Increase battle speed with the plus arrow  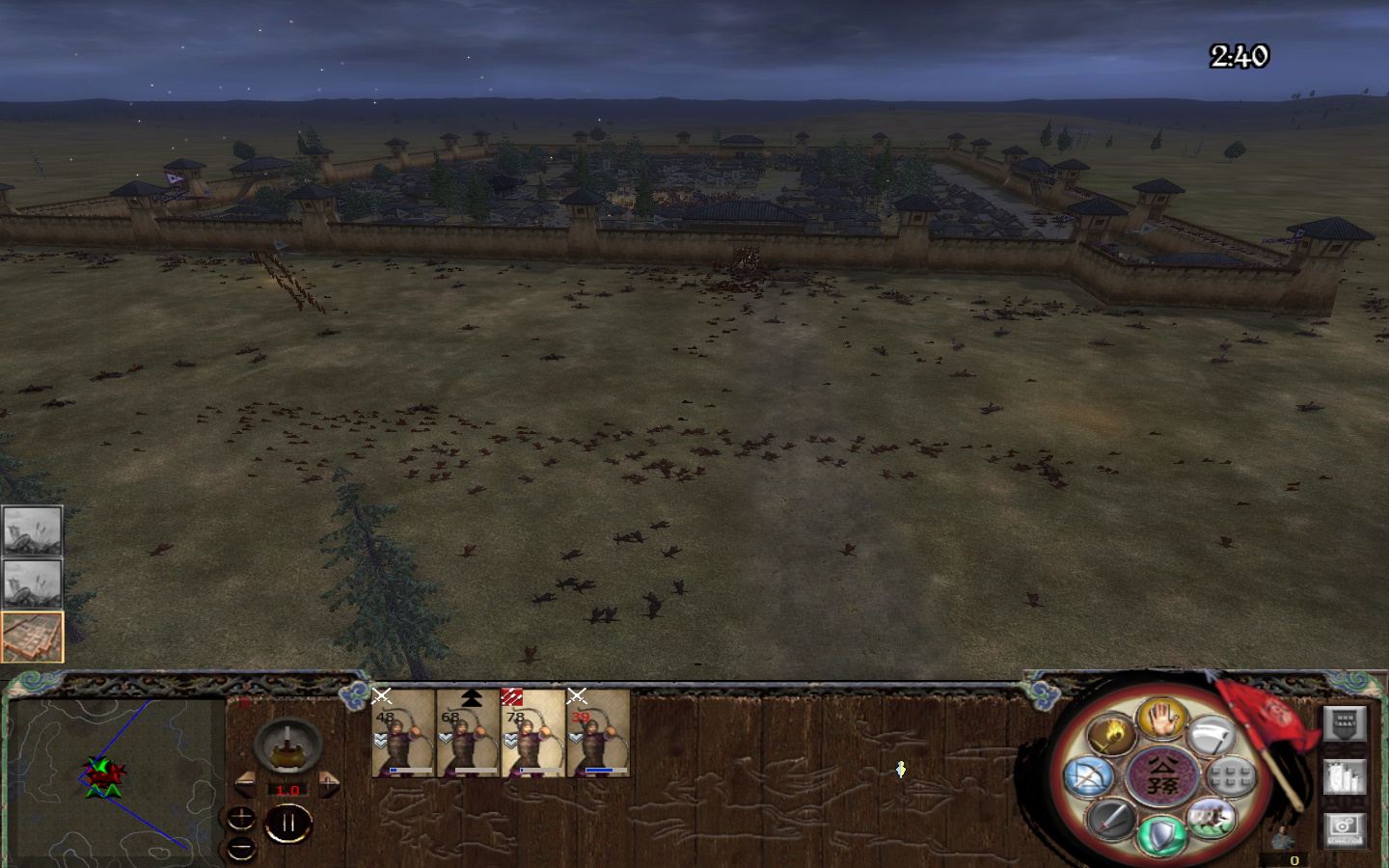point(328,784)
